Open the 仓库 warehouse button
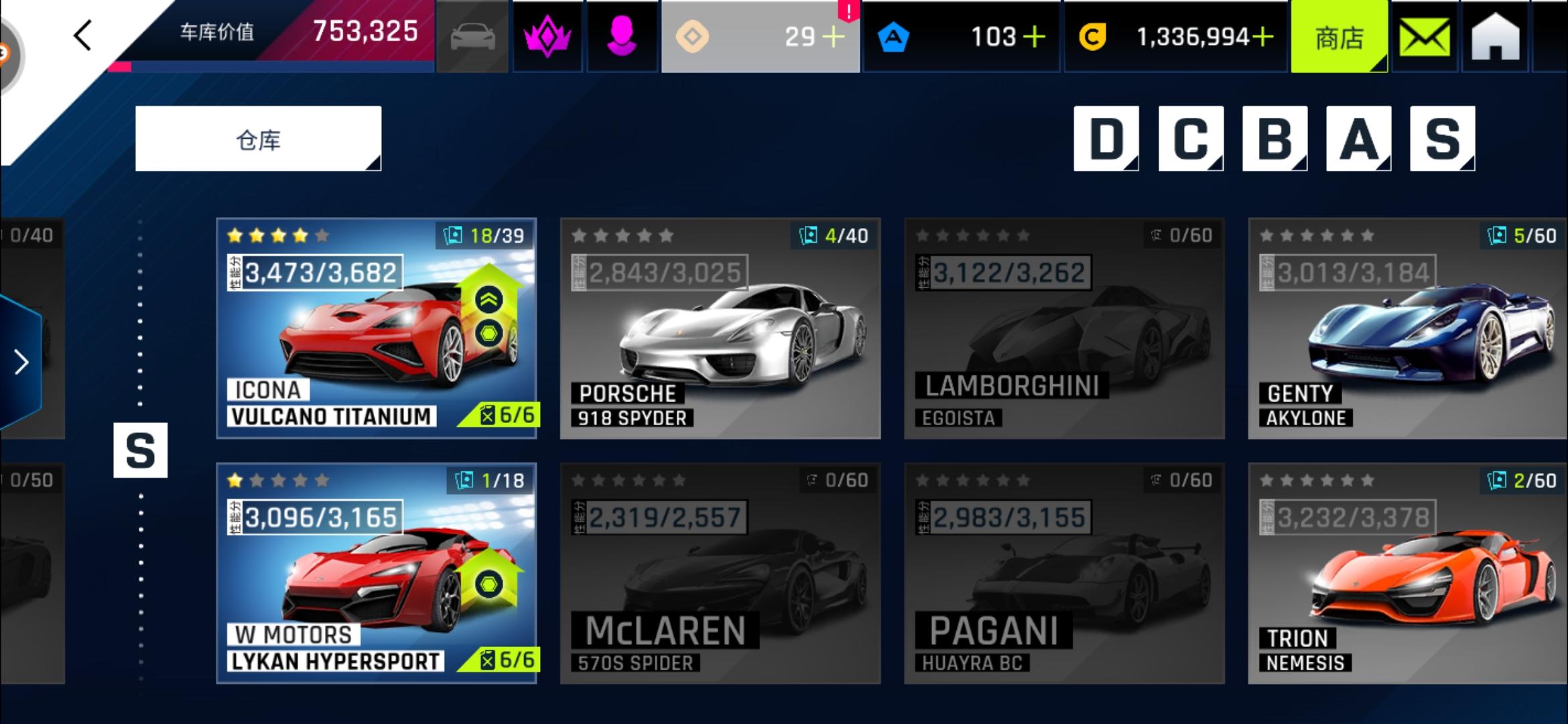Viewport: 1568px width, 724px height. pos(258,139)
